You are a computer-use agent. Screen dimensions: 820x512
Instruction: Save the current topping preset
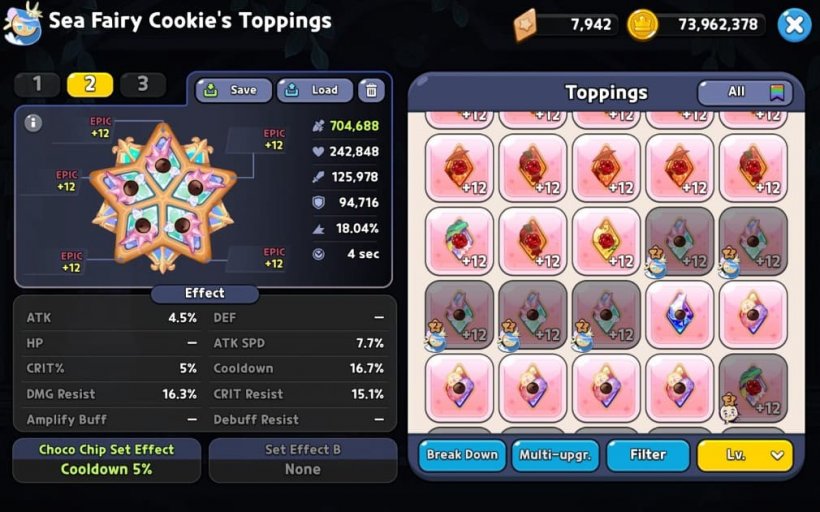click(233, 90)
